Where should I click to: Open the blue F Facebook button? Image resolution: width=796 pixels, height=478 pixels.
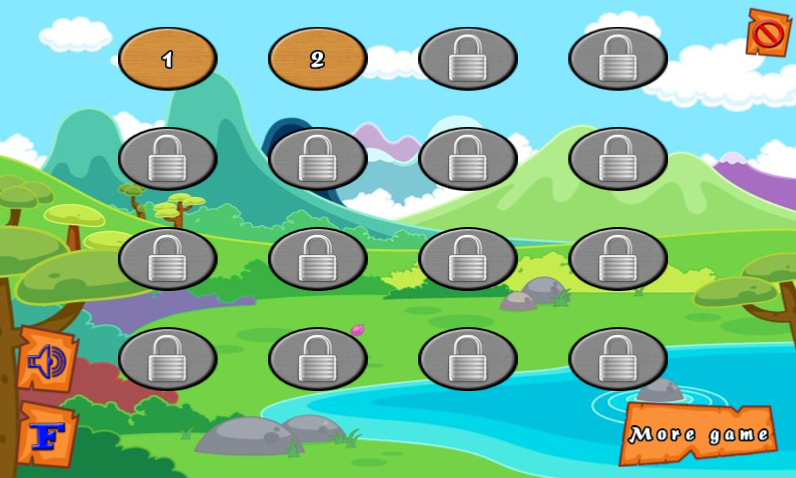point(47,434)
